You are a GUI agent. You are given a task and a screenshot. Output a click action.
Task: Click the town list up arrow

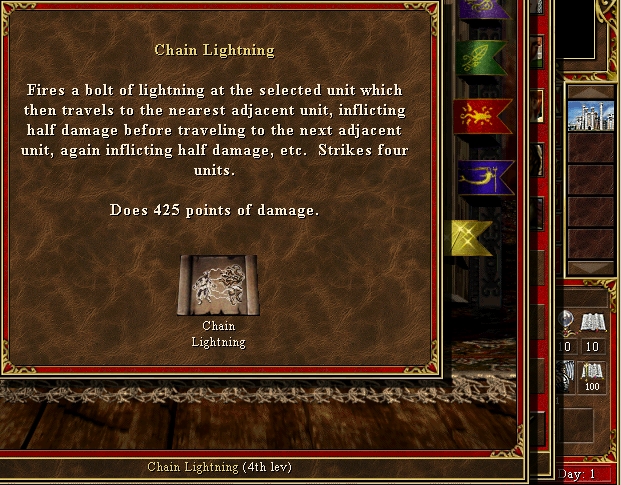[589, 92]
